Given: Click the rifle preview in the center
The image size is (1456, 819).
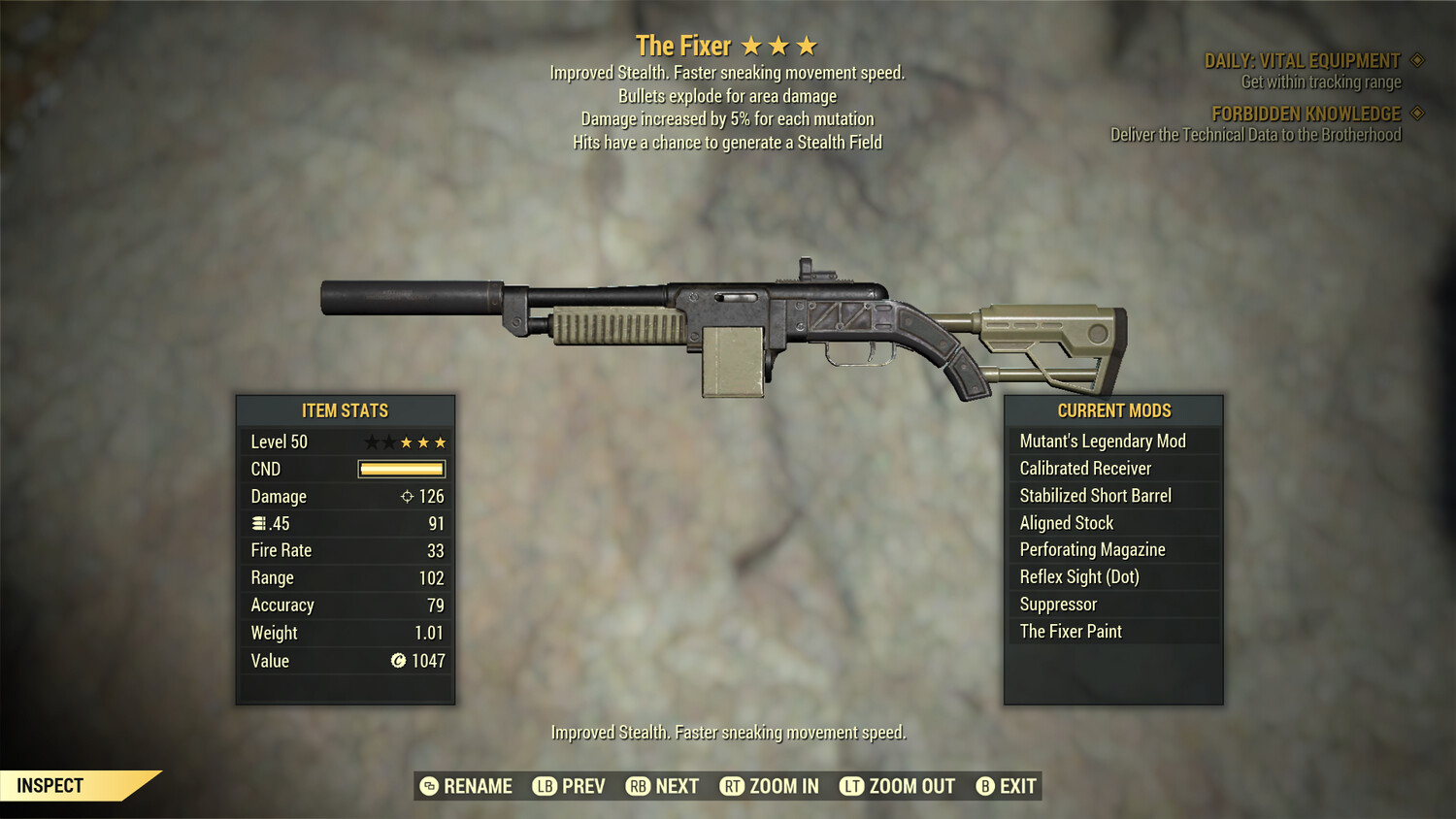Looking at the screenshot, I should click(728, 320).
